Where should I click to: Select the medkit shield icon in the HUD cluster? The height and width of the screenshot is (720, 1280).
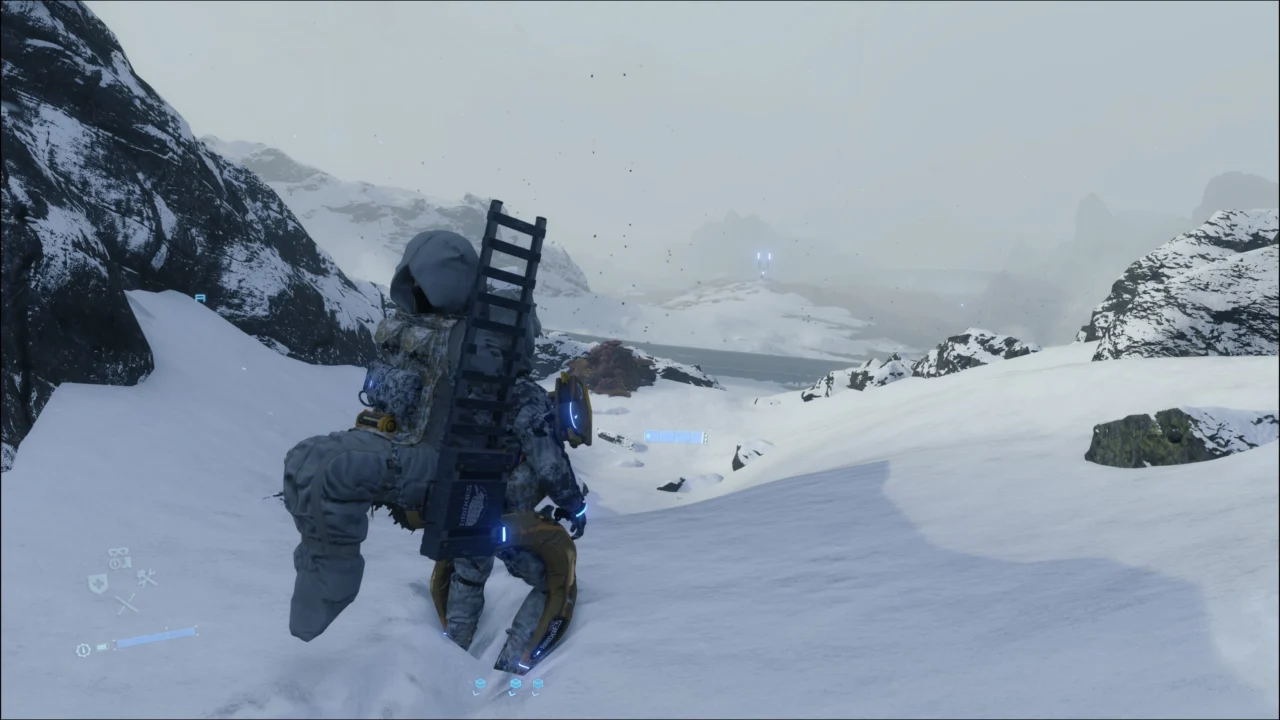click(x=99, y=583)
